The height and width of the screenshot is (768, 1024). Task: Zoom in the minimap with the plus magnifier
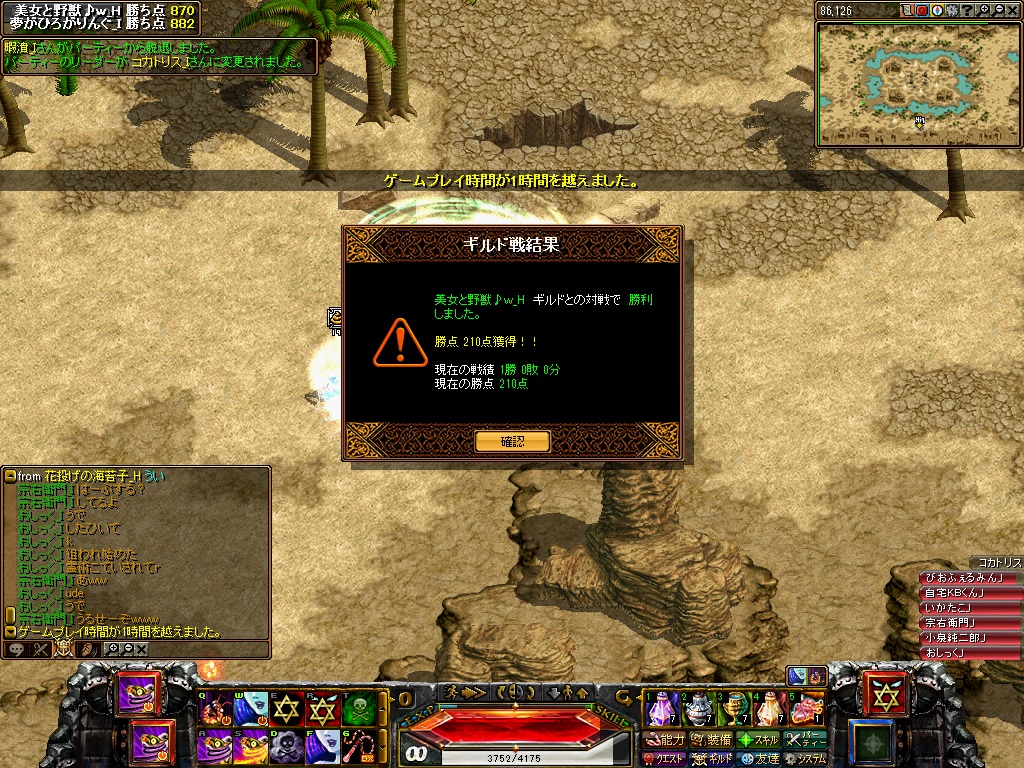point(983,10)
